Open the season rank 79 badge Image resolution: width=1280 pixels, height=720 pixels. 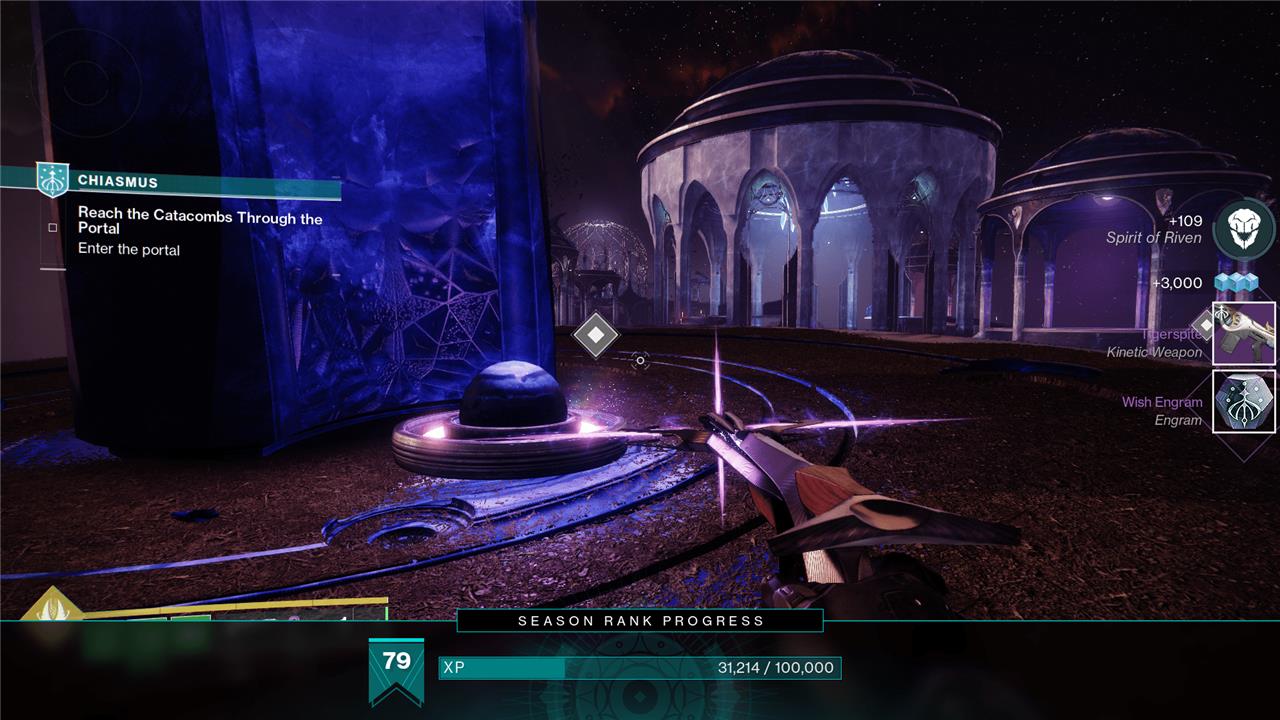(396, 668)
